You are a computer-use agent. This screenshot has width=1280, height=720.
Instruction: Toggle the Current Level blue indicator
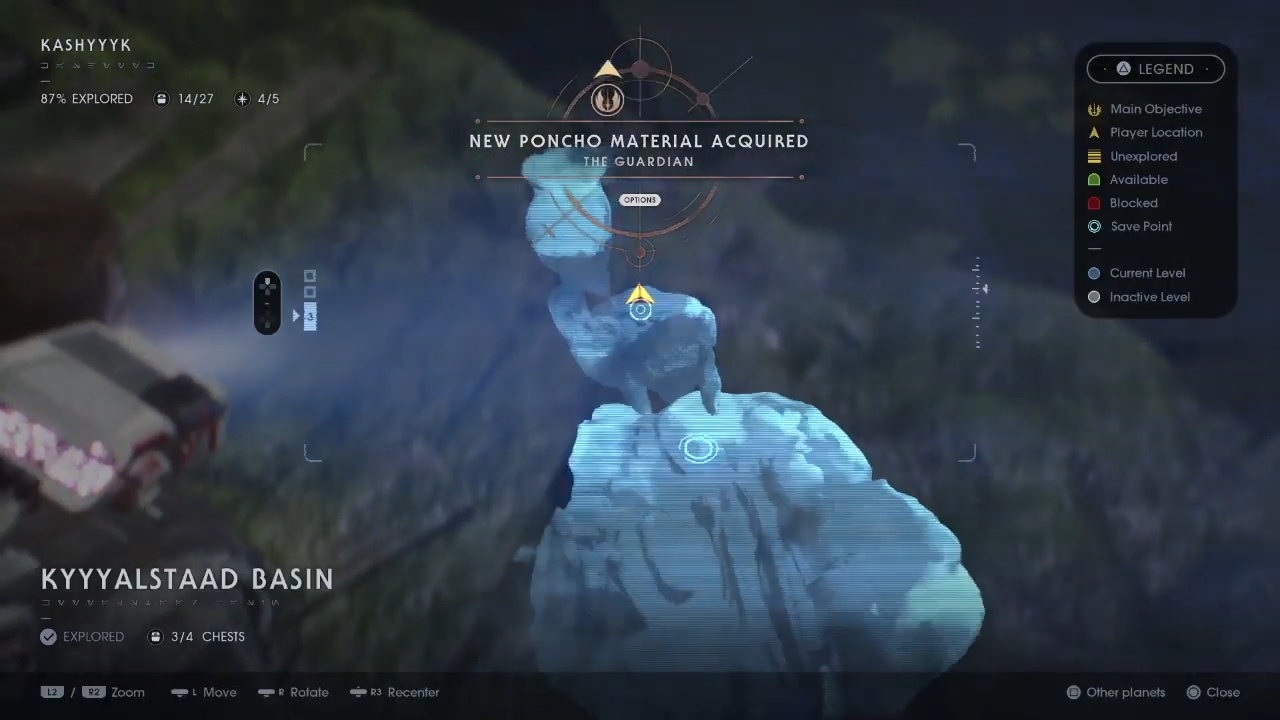tap(1094, 273)
